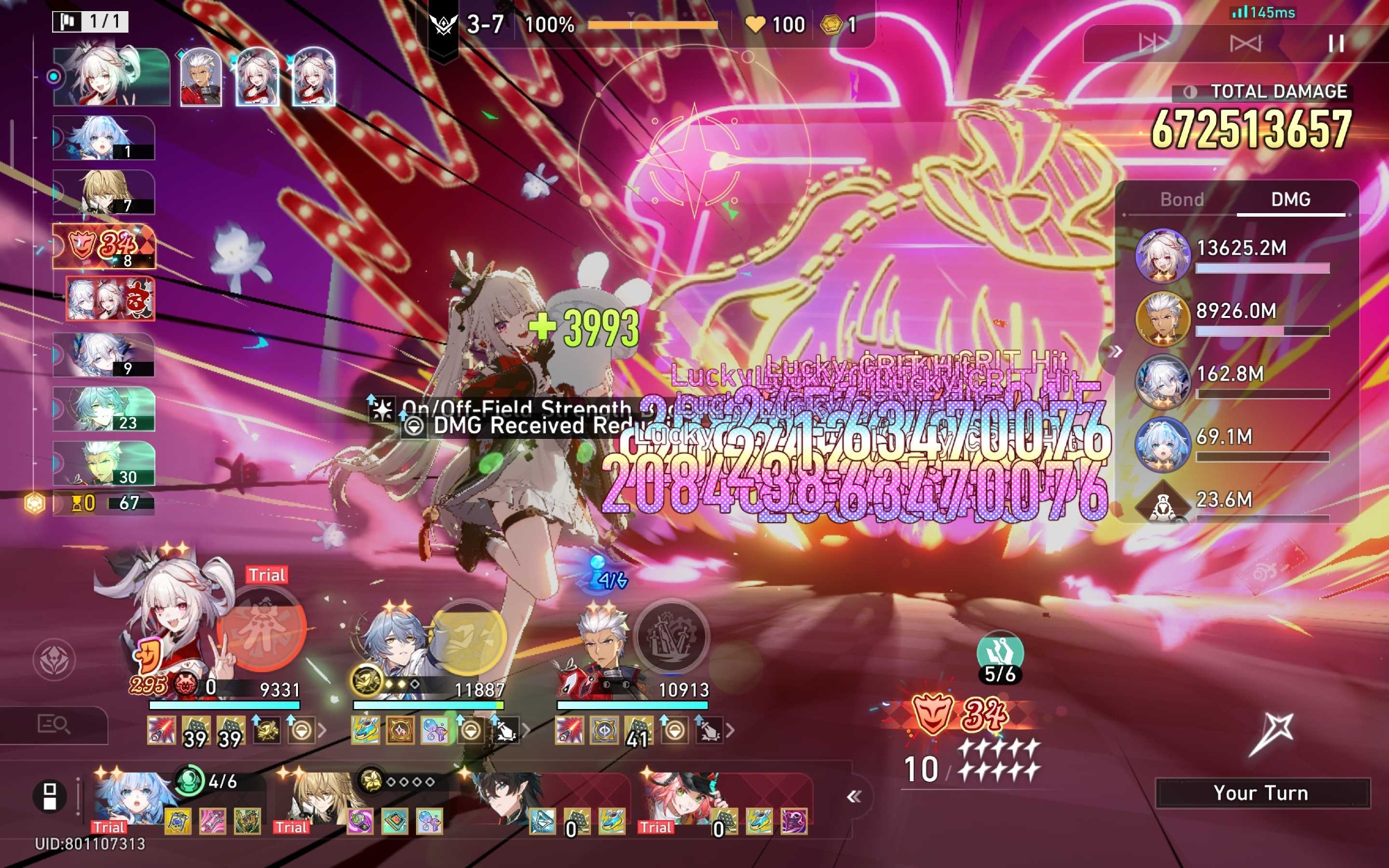Click the round emblem icon at left edge

pyautogui.click(x=54, y=660)
